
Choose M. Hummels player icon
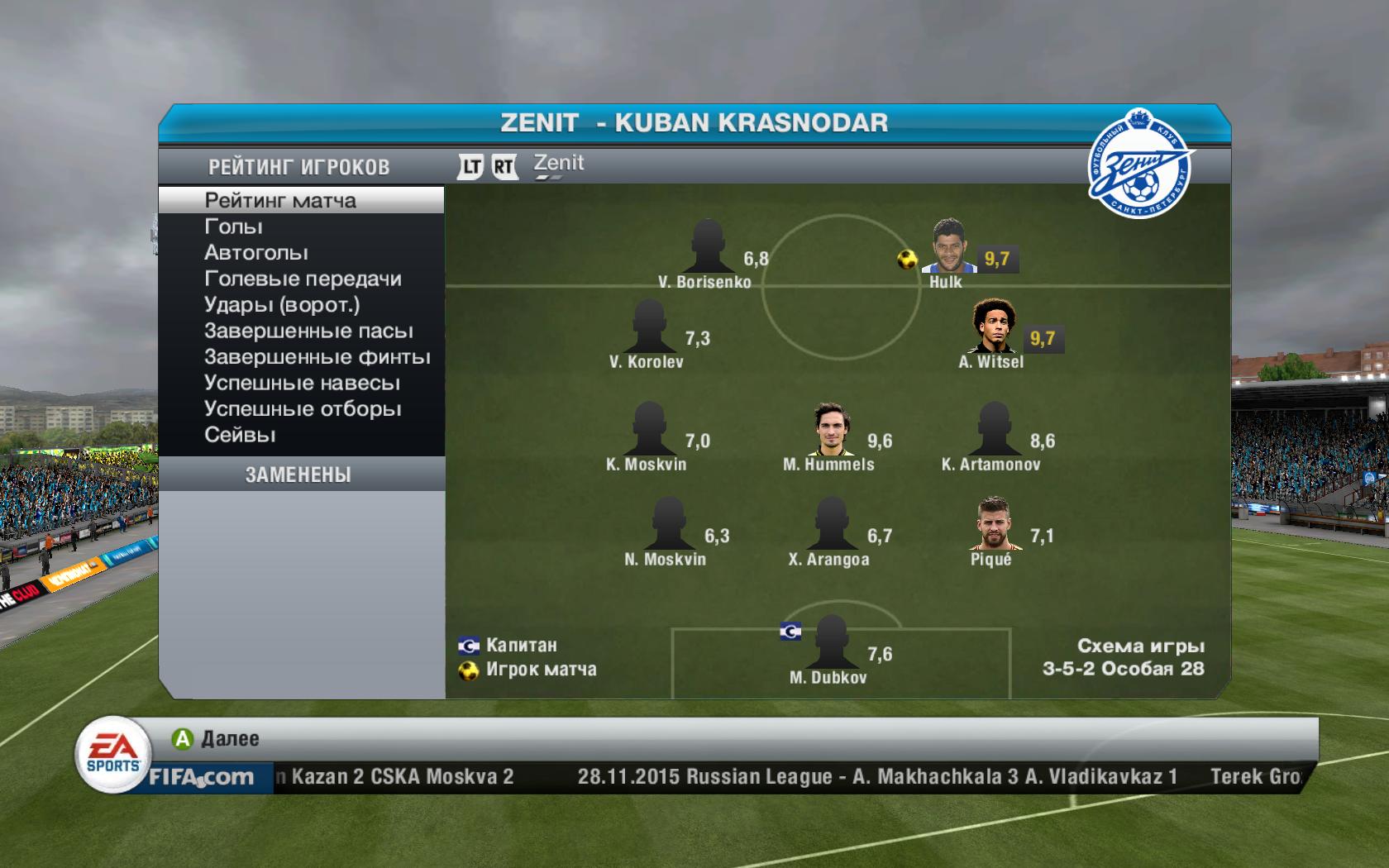[829, 429]
